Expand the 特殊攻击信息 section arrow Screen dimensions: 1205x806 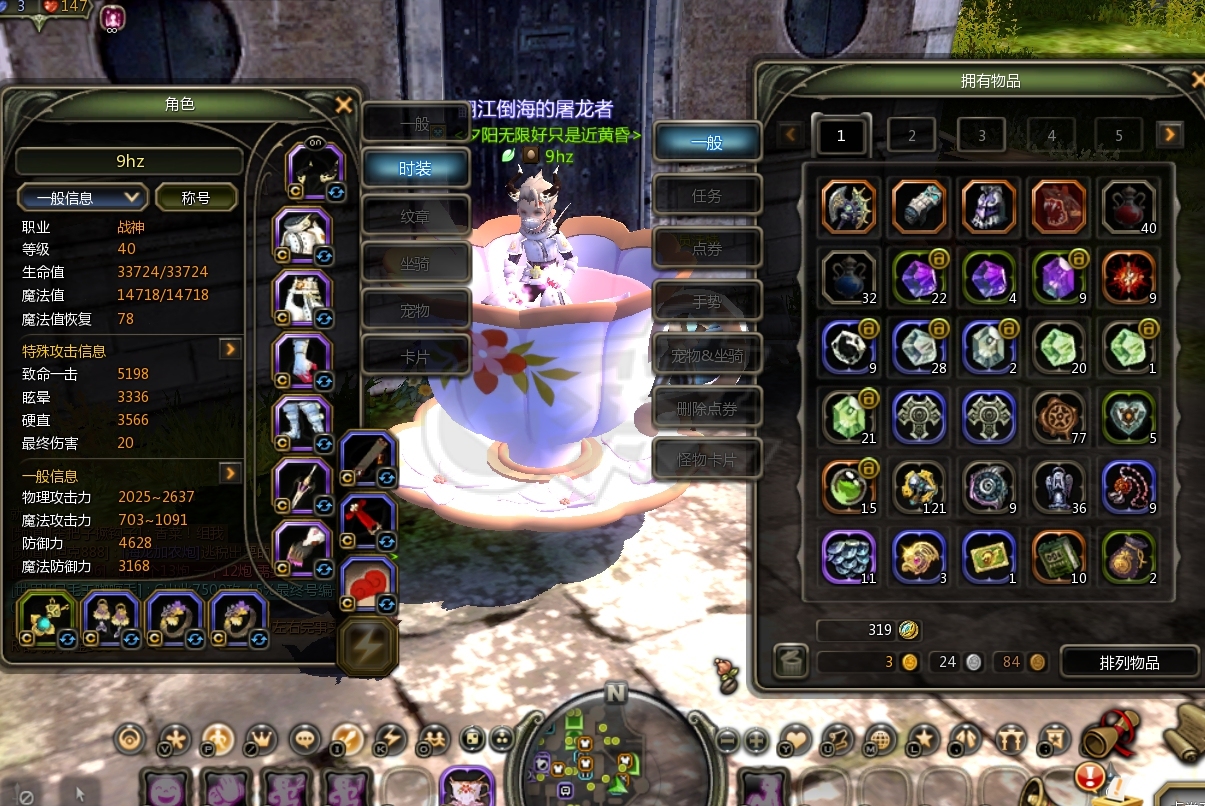(230, 349)
